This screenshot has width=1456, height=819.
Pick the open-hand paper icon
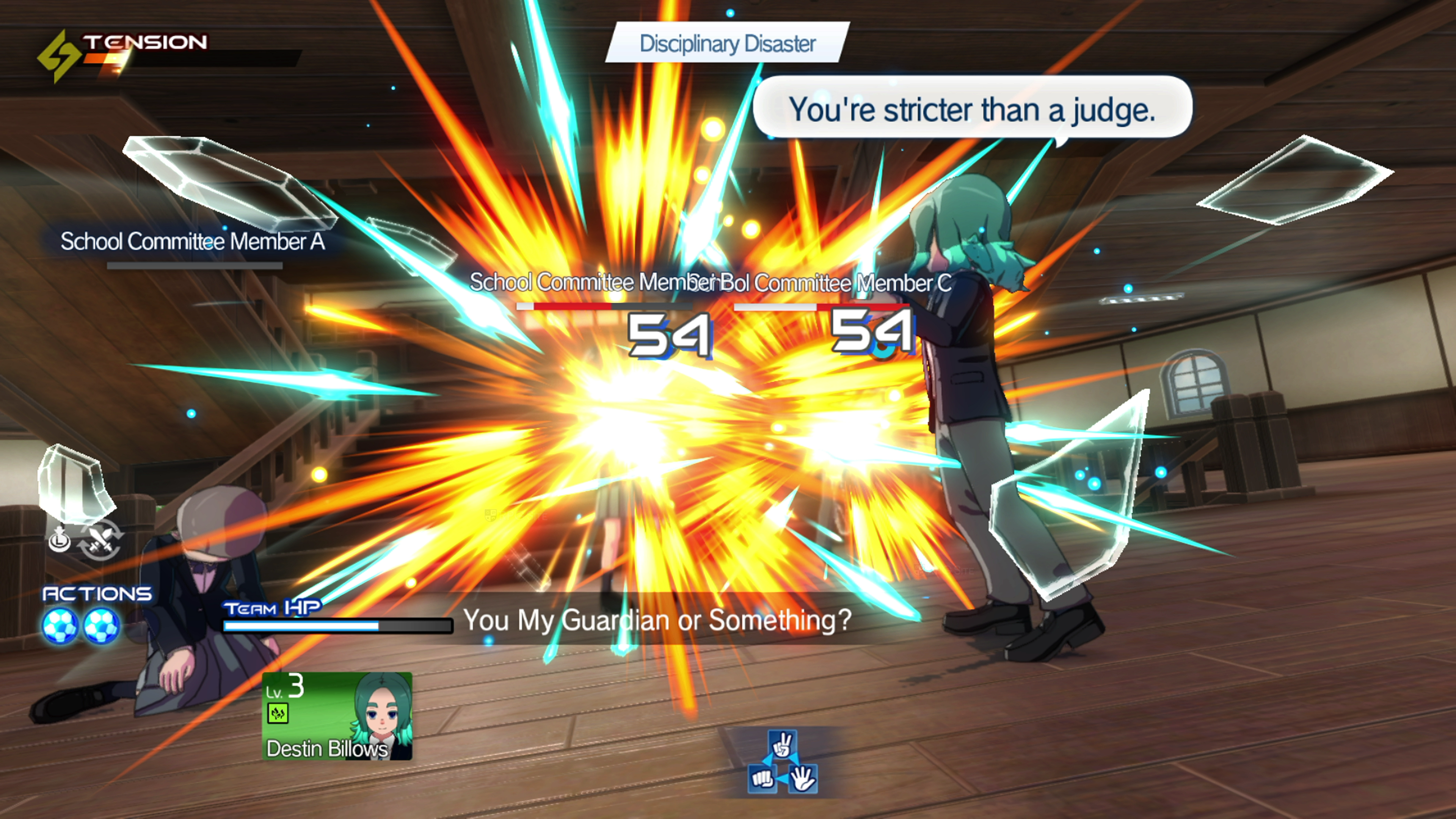803,779
